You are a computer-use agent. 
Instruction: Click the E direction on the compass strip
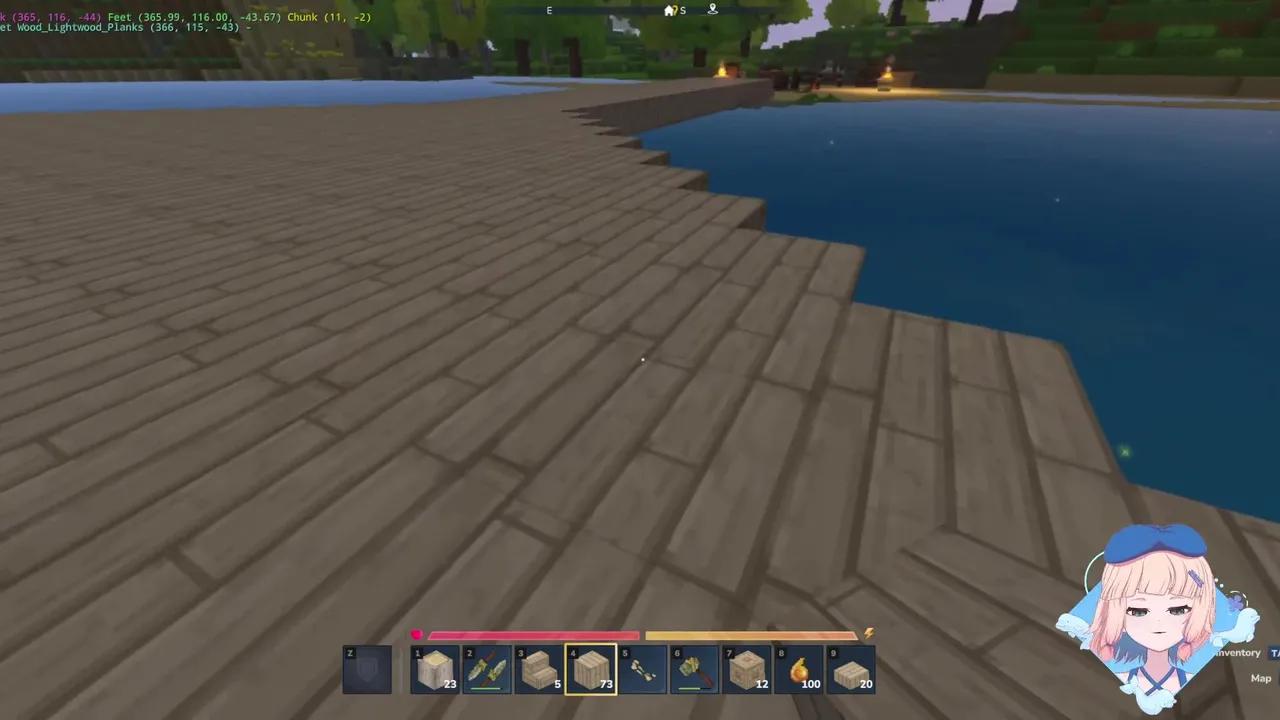click(549, 10)
